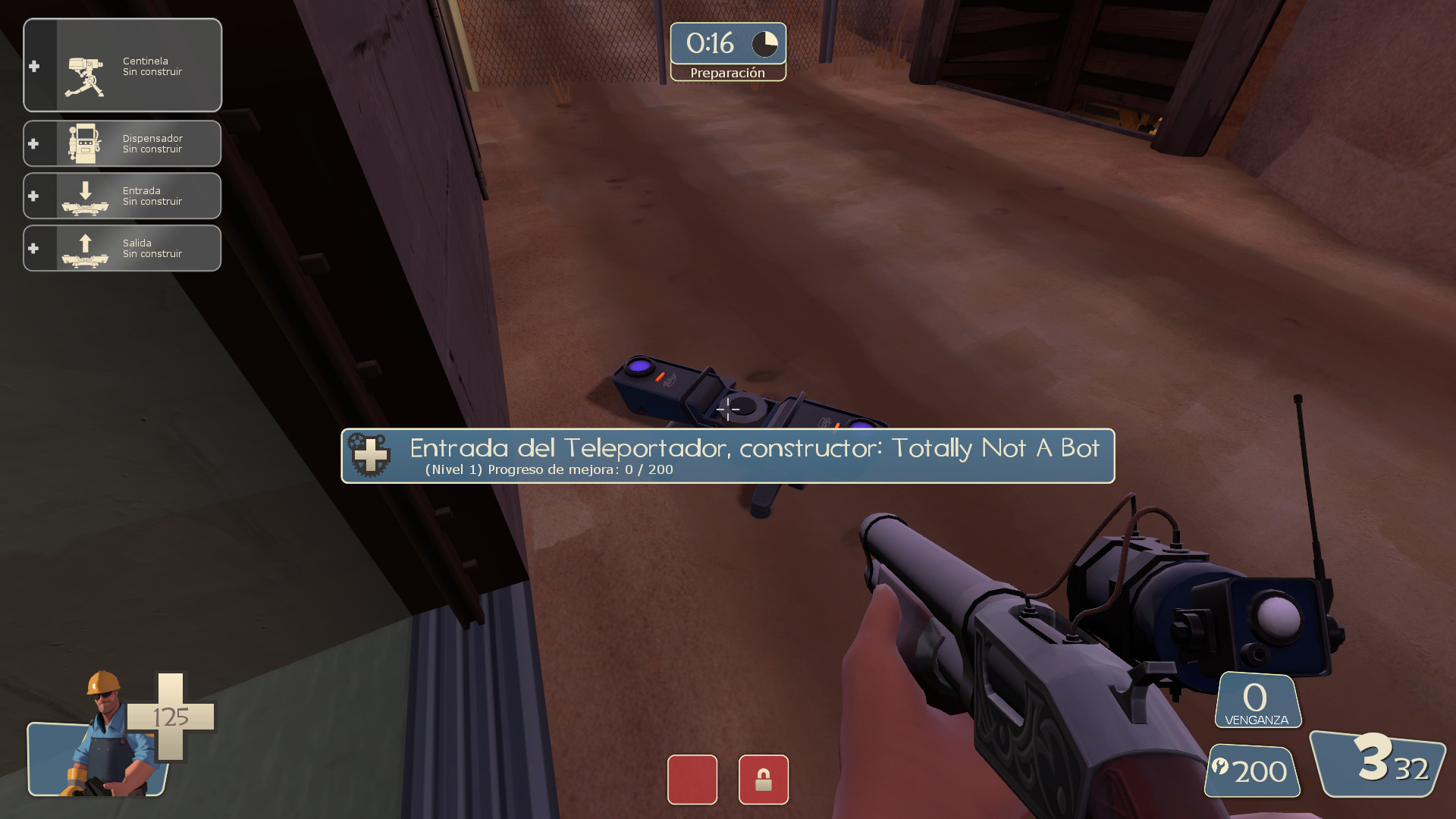Viewport: 1456px width, 819px height.
Task: Click the plus button on the Centinela entry
Action: click(x=33, y=67)
